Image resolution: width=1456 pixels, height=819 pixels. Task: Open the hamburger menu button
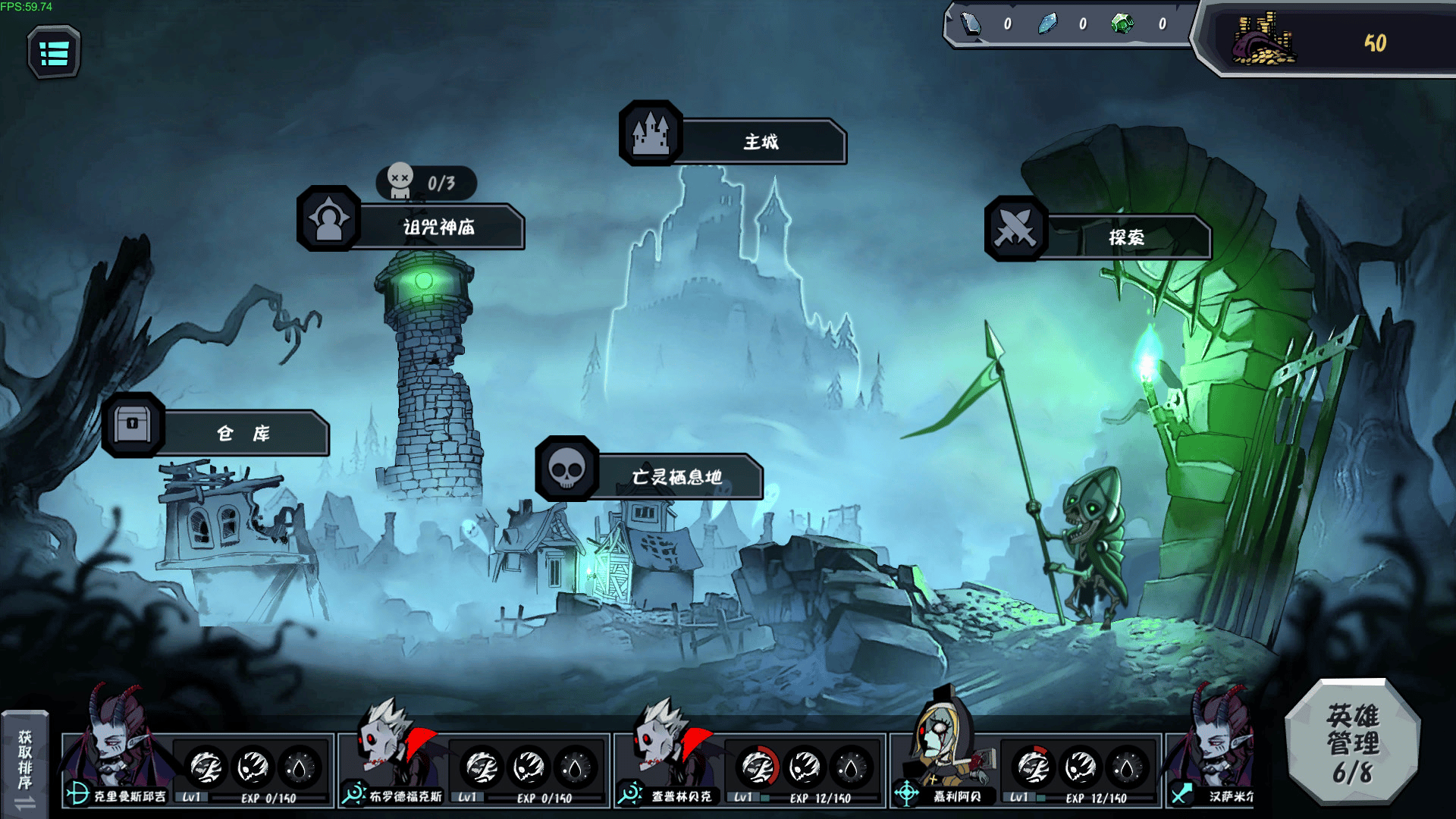pyautogui.click(x=54, y=53)
